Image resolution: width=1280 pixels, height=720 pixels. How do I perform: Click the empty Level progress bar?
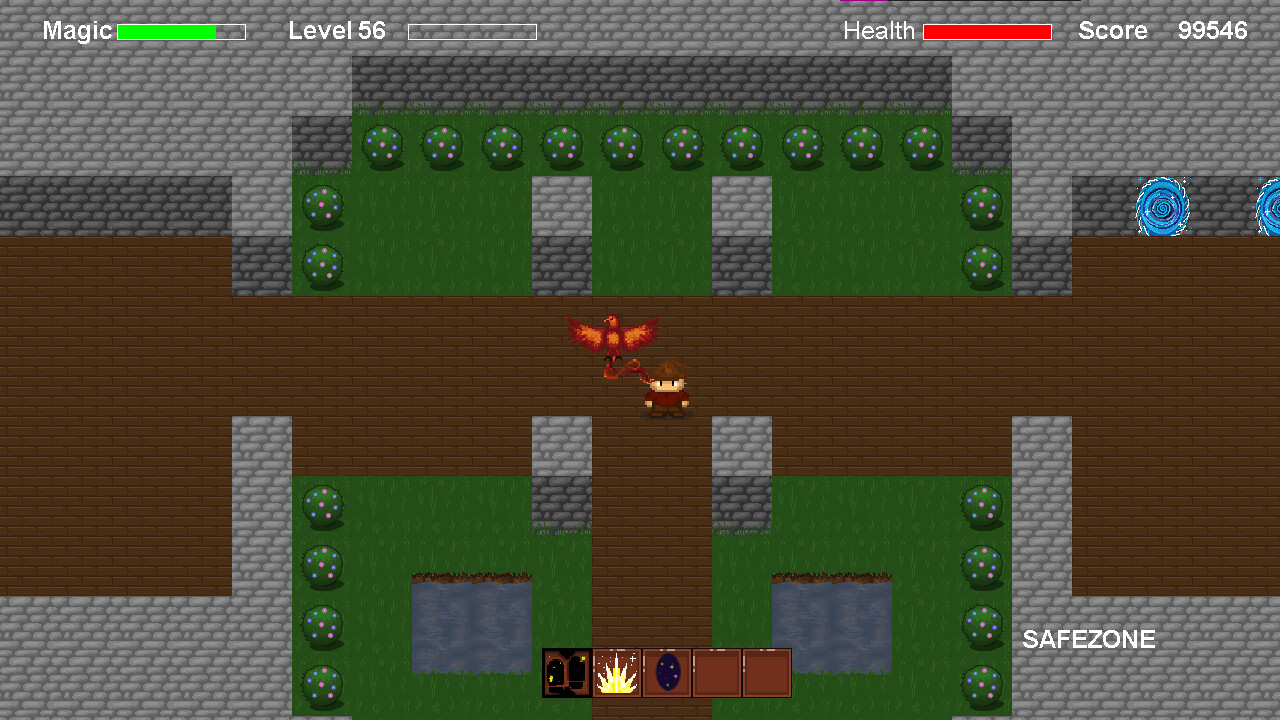[x=472, y=31]
